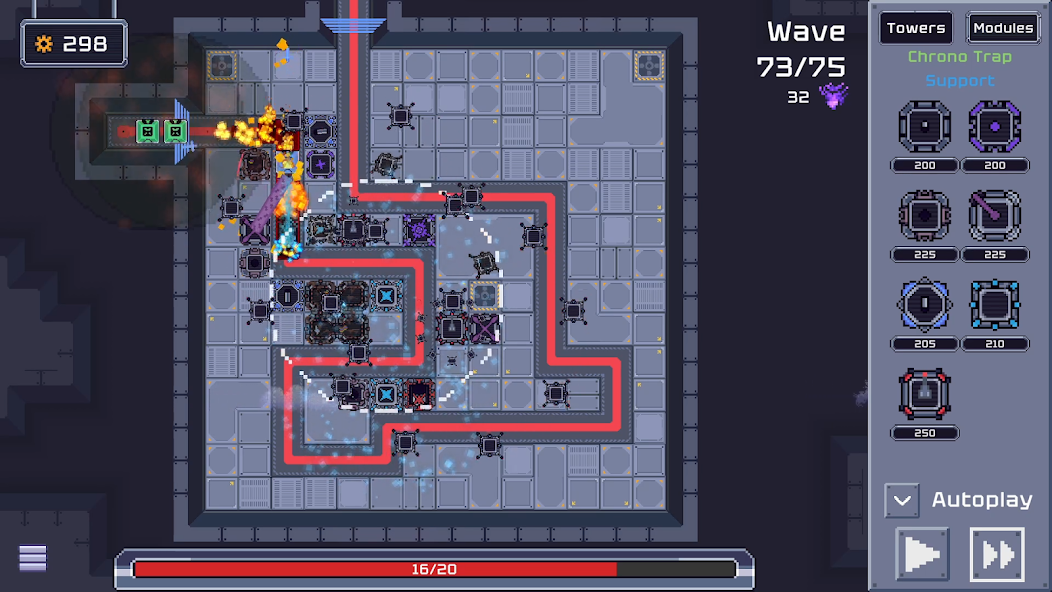
Task: Choose the purple-cornered 200-cost tower
Action: pos(995,127)
